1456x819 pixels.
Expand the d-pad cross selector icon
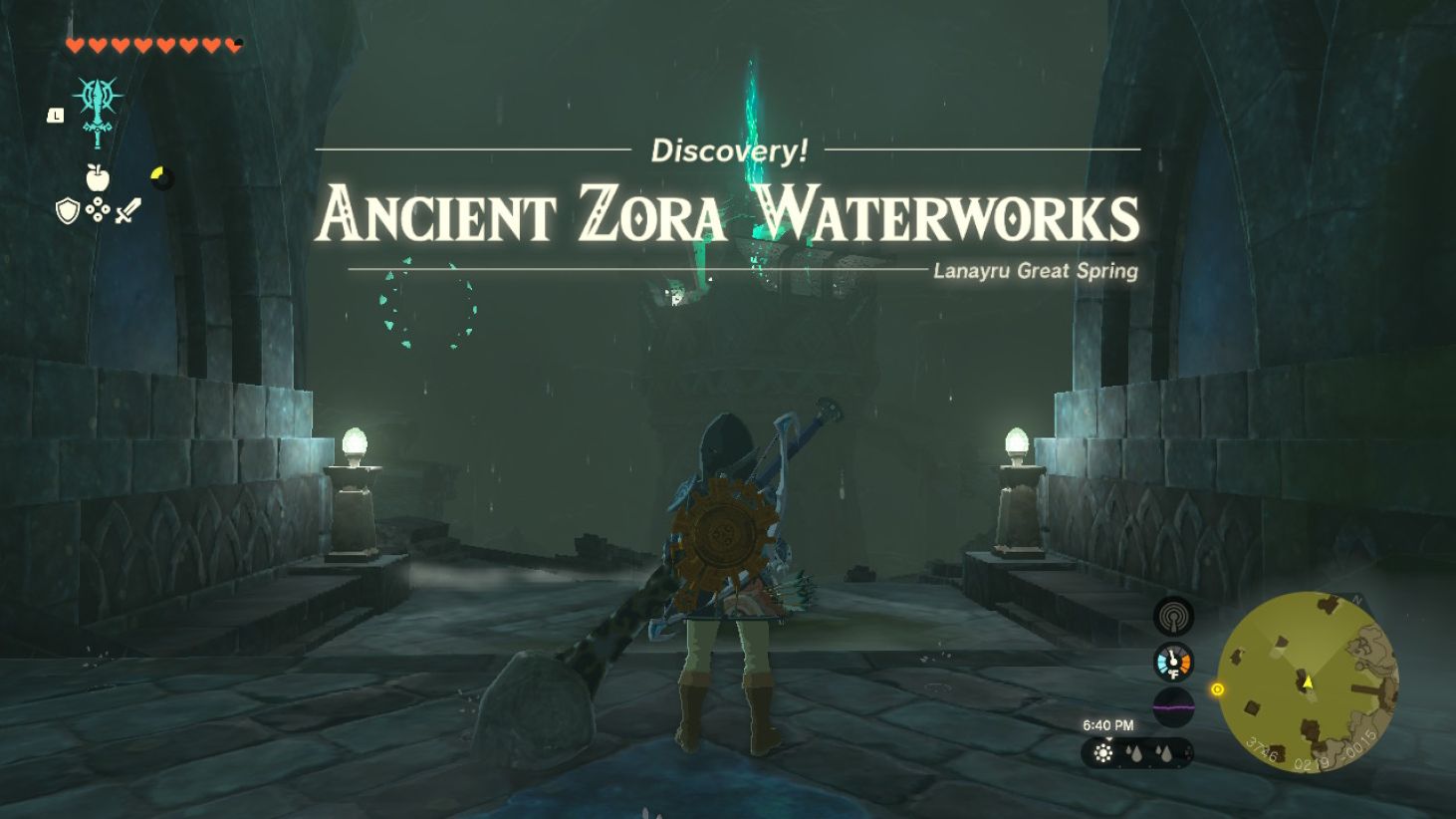coord(98,210)
